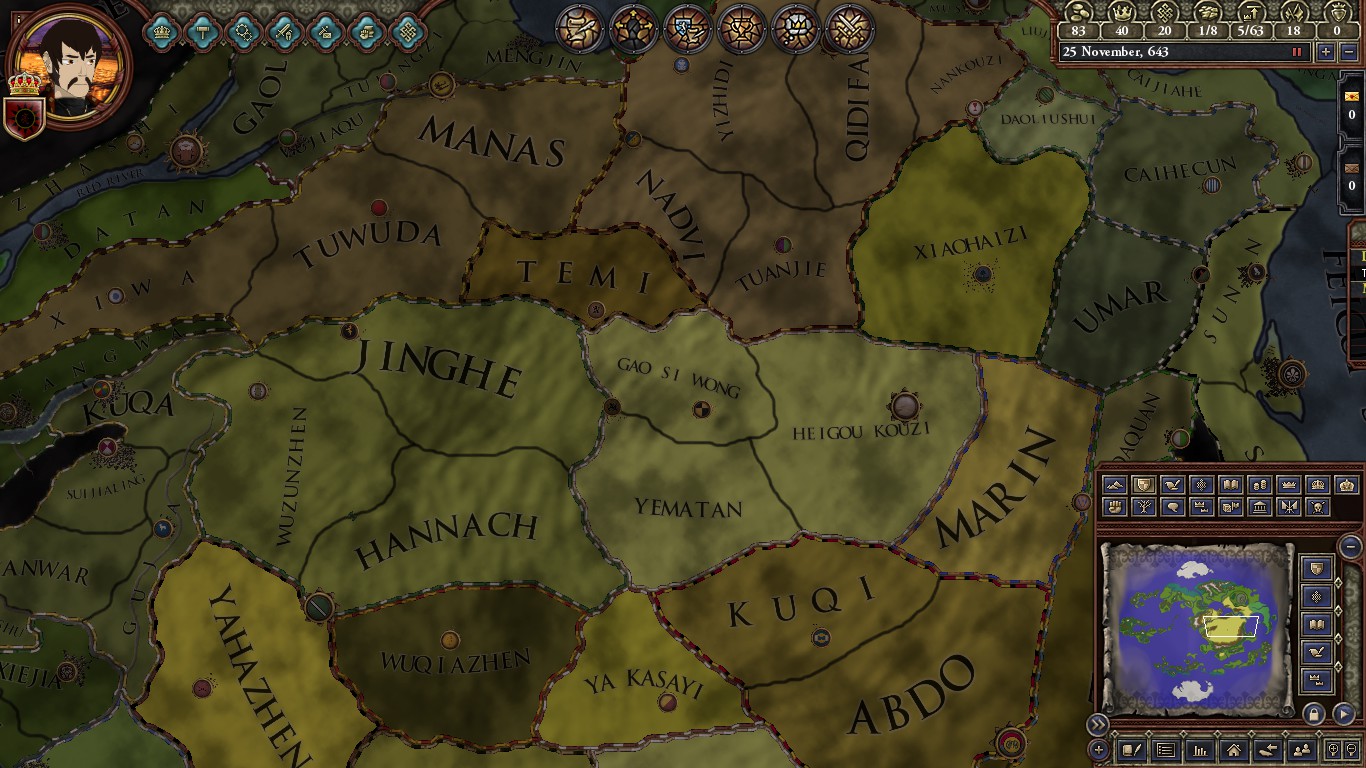
Task: Switch to the terrain map mode
Action: coord(1114,485)
